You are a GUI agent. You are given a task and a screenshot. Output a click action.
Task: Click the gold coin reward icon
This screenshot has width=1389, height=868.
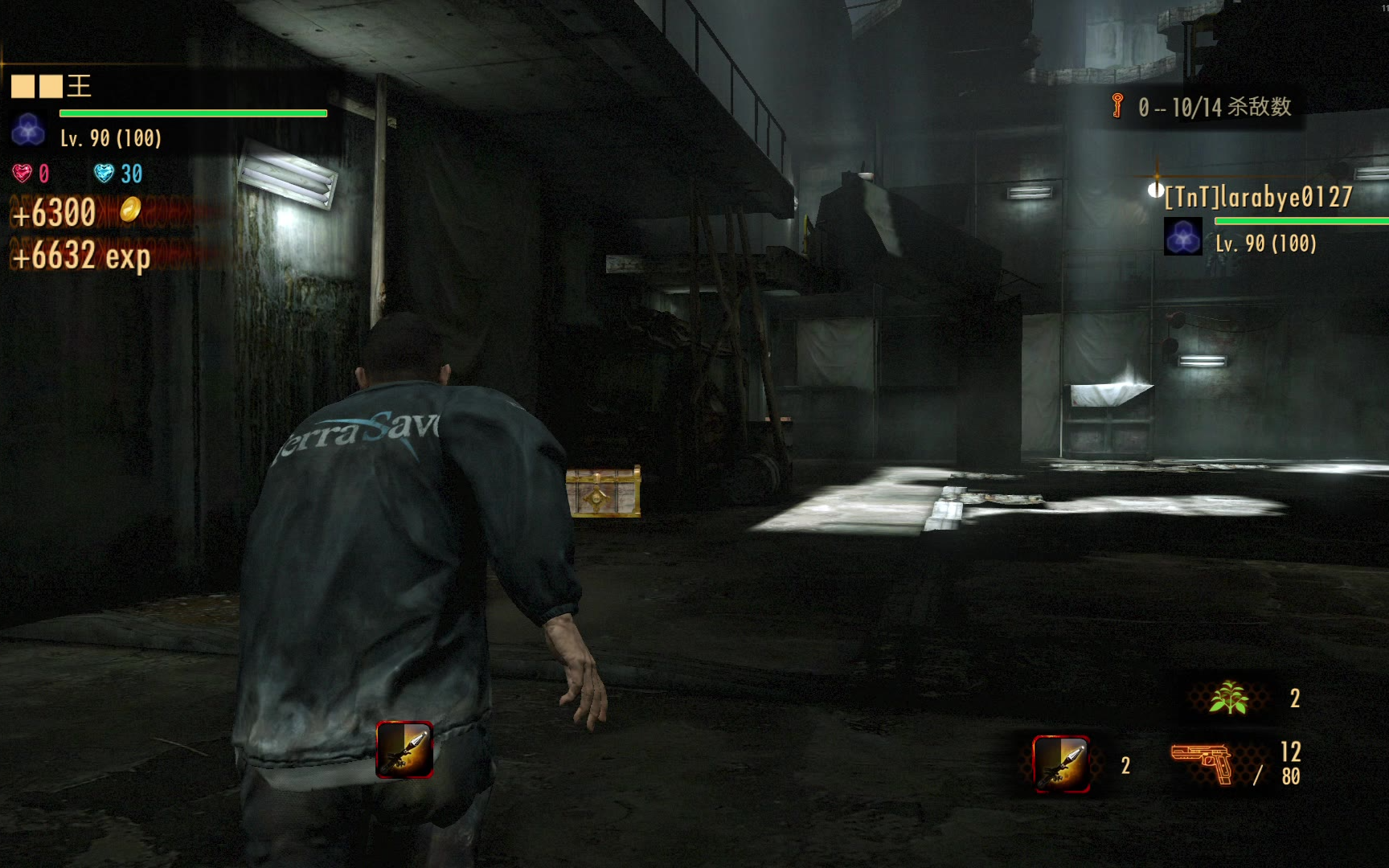click(x=130, y=210)
